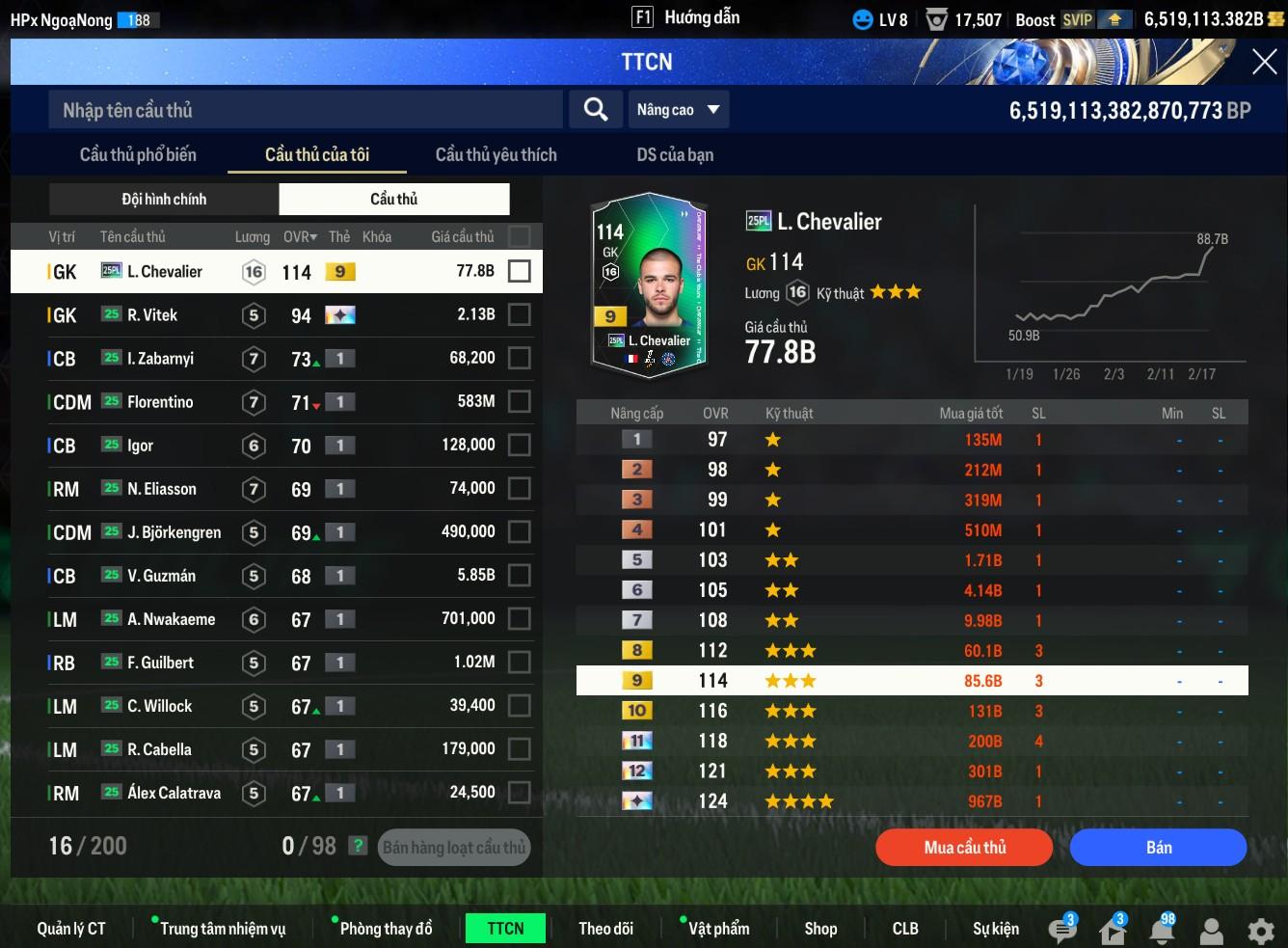1288x948 pixels.
Task: Switch to Cầu thủ phổ biến tab
Action: (138, 154)
